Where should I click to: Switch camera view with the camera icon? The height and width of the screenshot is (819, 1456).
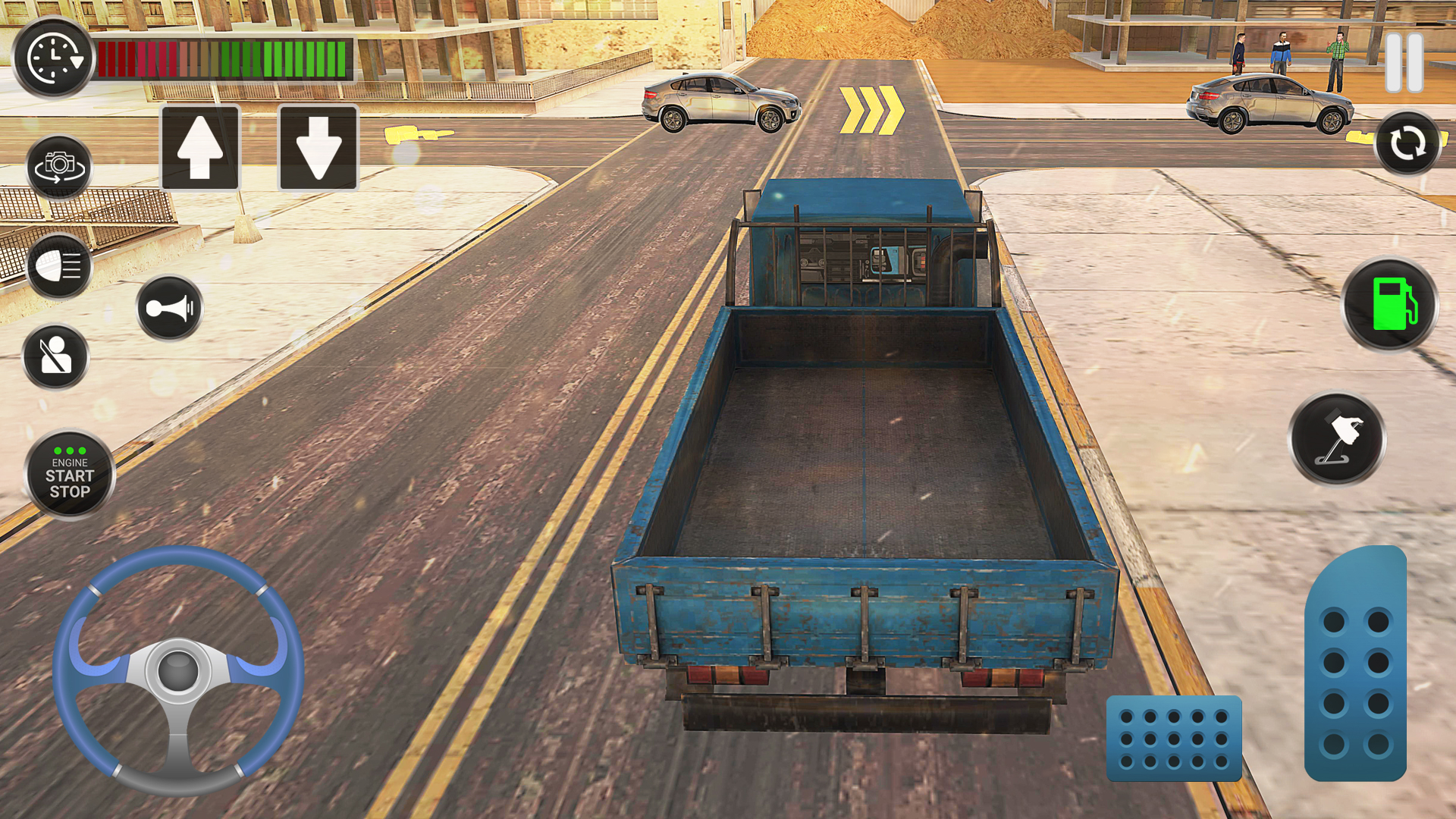pyautogui.click(x=59, y=167)
